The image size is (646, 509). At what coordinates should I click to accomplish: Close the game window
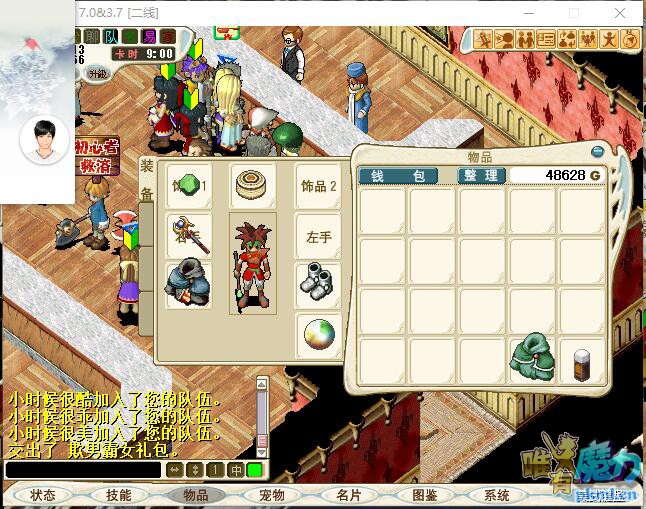[621, 13]
